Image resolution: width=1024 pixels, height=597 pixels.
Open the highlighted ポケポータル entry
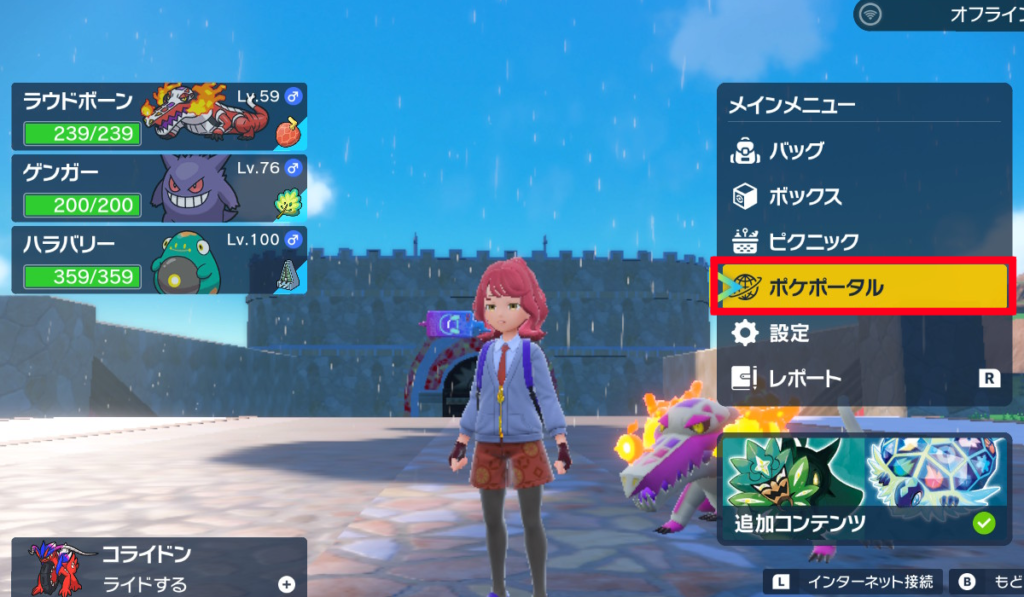point(863,288)
